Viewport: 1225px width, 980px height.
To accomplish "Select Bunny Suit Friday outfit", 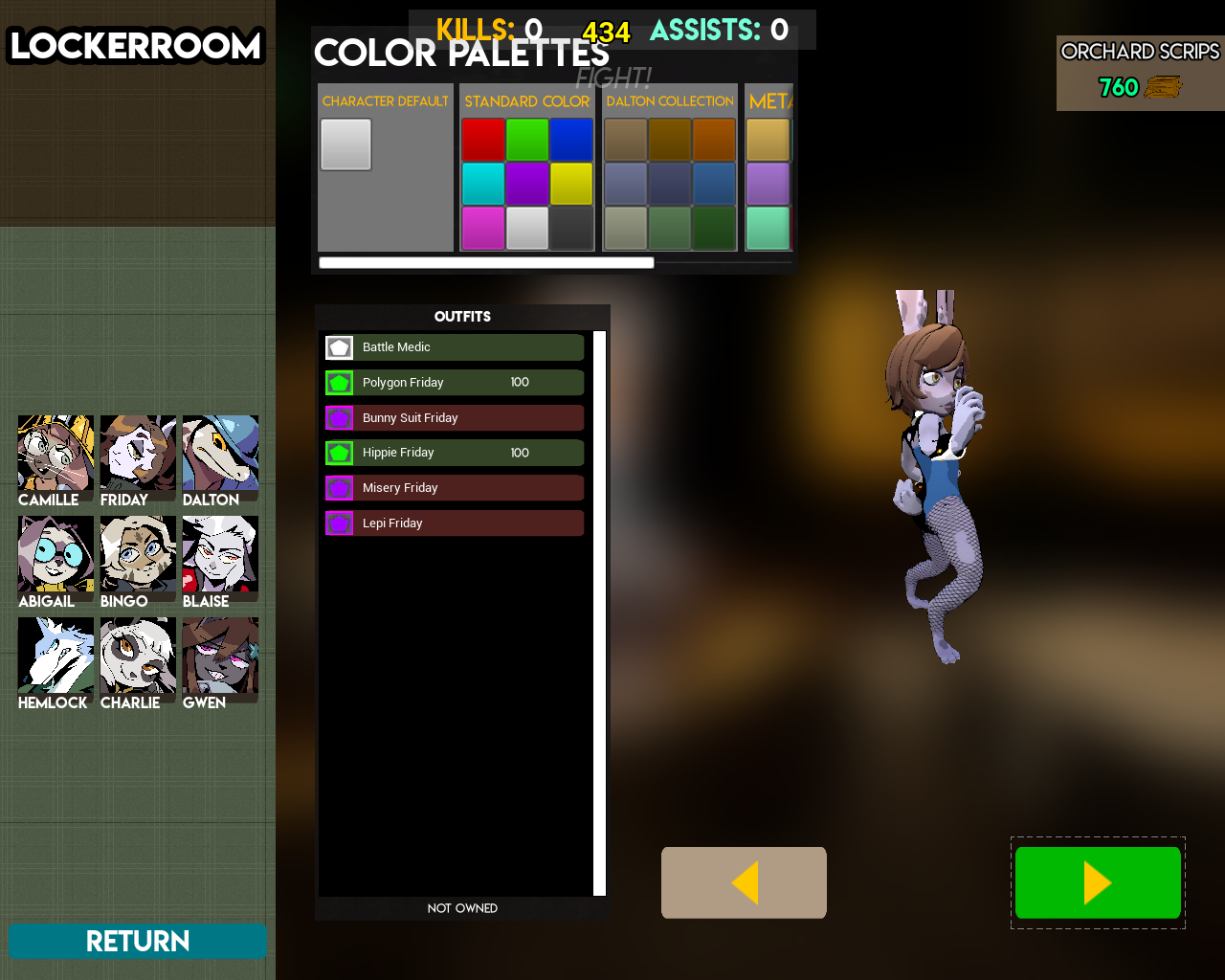I will coord(454,418).
